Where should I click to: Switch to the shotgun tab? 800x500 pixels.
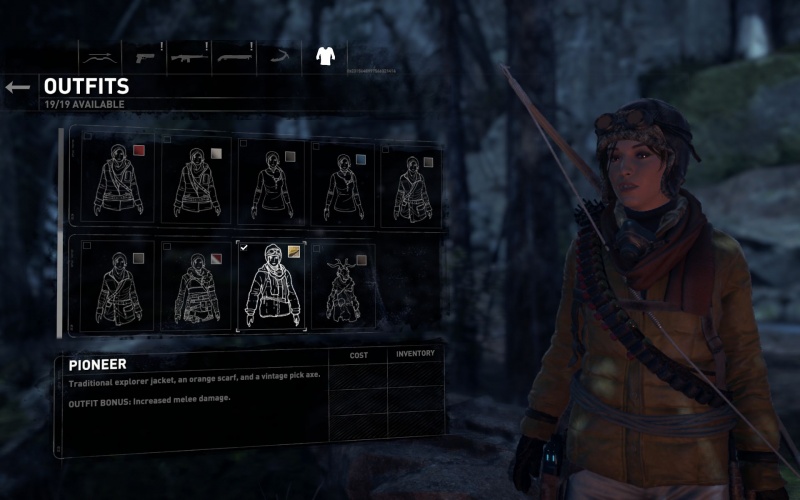click(x=233, y=56)
